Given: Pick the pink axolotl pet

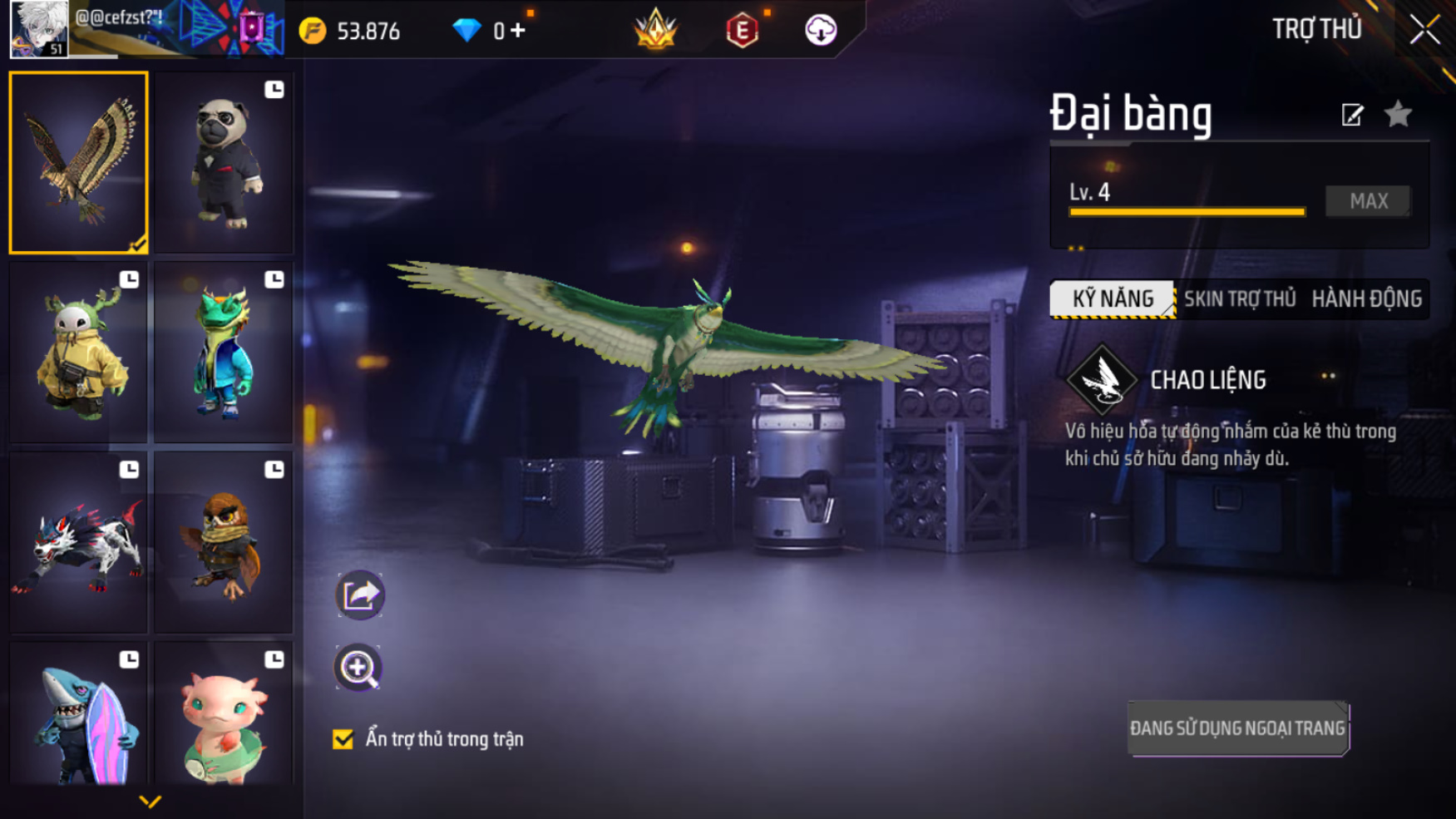Looking at the screenshot, I should (x=224, y=715).
